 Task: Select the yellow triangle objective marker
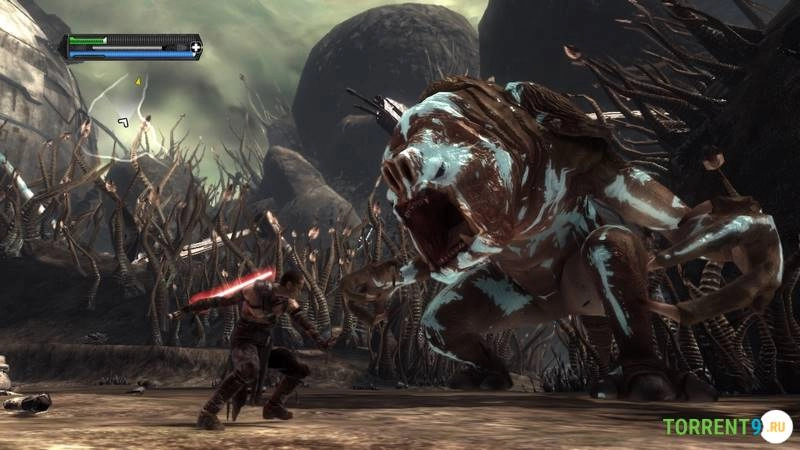click(x=138, y=81)
